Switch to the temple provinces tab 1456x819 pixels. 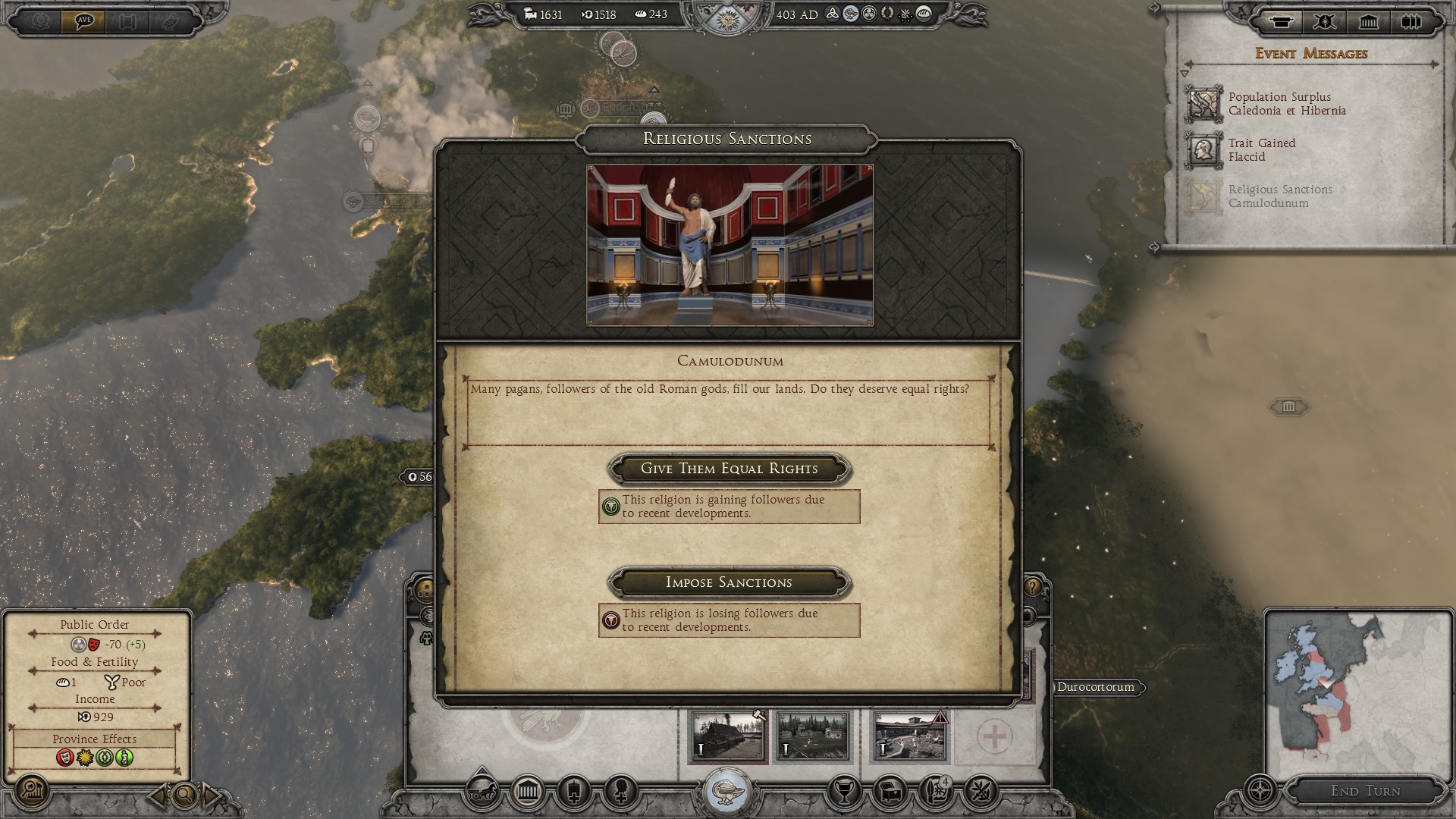point(1368,21)
